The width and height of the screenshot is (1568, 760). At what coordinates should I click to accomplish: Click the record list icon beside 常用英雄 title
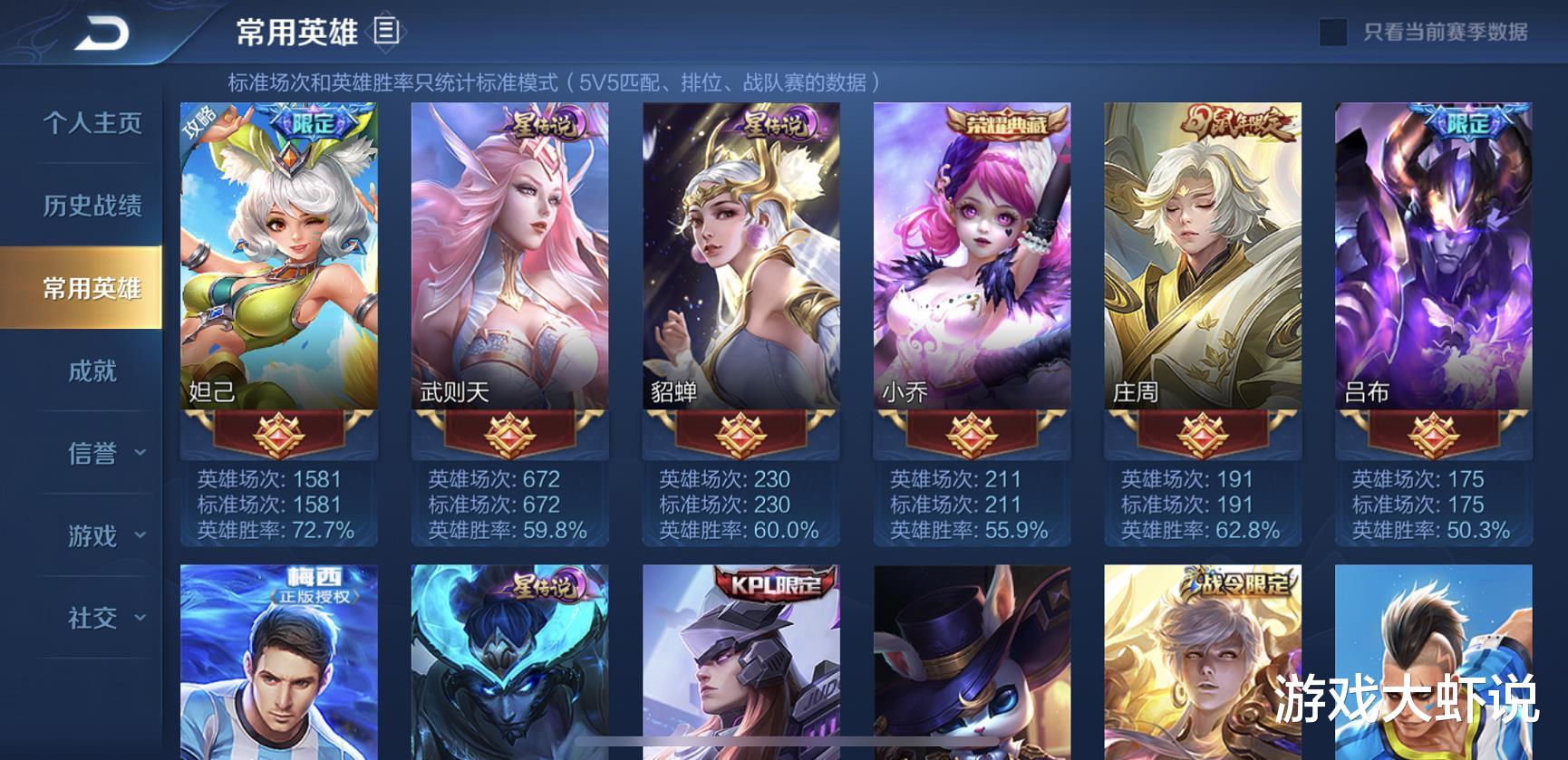point(385,29)
